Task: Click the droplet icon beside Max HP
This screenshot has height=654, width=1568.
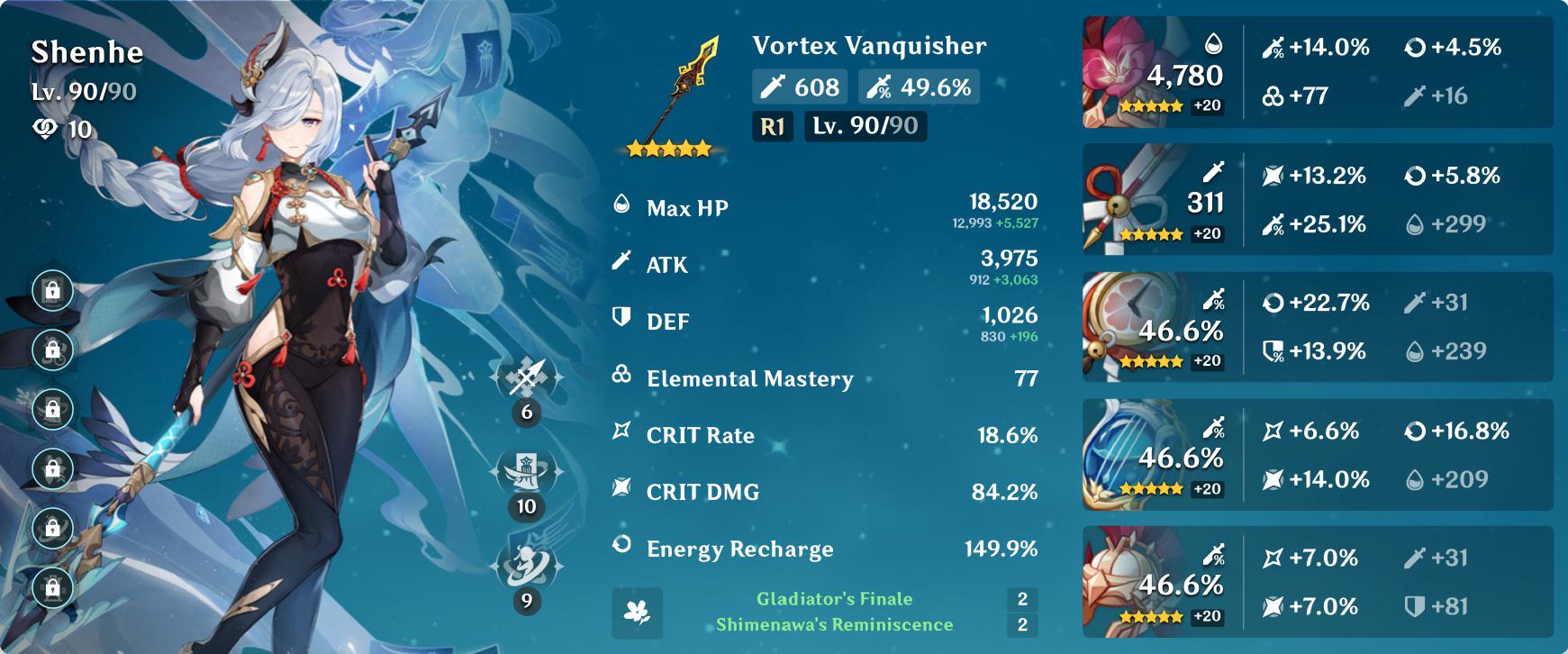Action: click(x=620, y=205)
